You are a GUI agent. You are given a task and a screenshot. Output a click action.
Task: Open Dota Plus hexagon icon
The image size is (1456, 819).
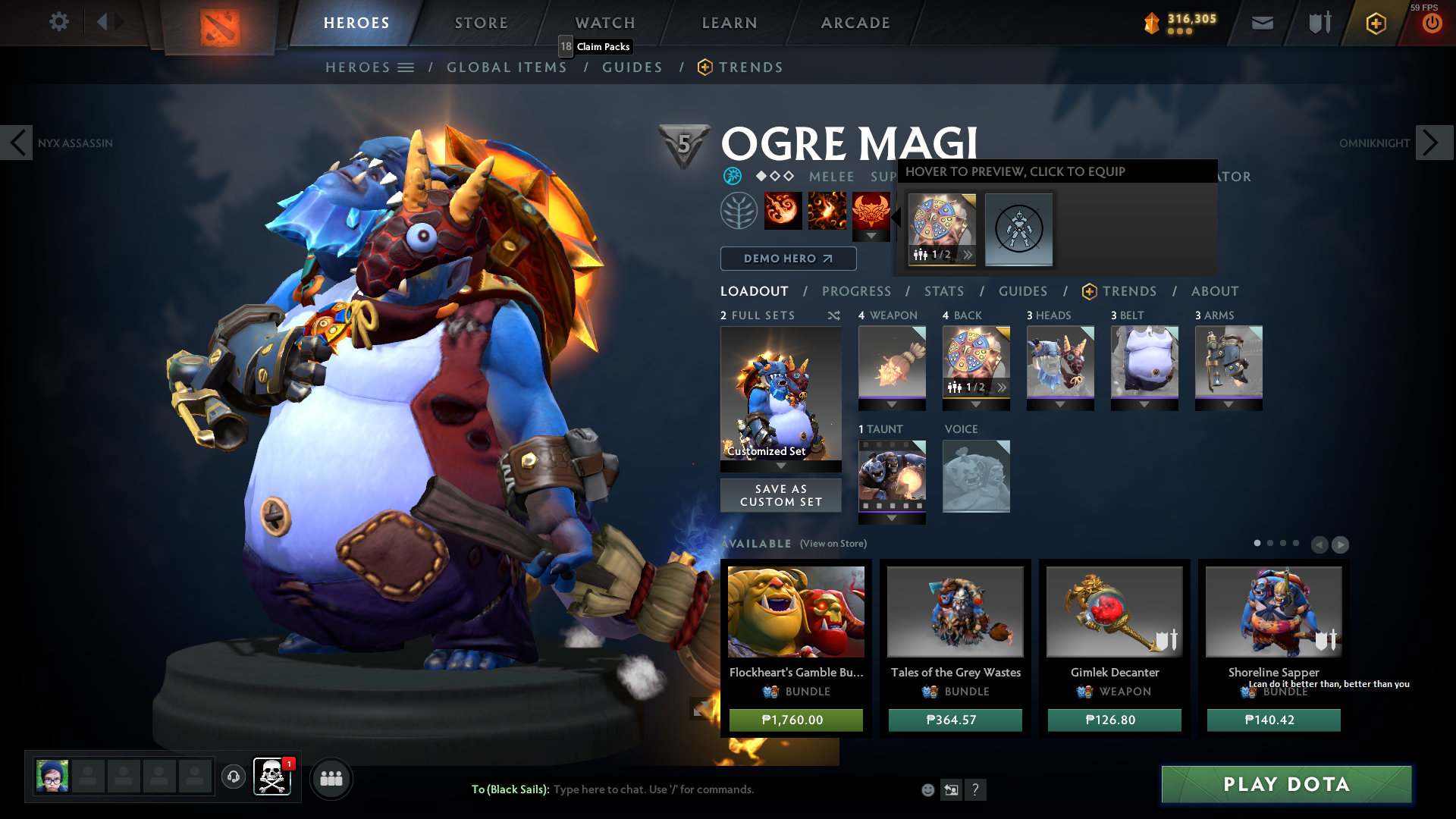(1375, 23)
